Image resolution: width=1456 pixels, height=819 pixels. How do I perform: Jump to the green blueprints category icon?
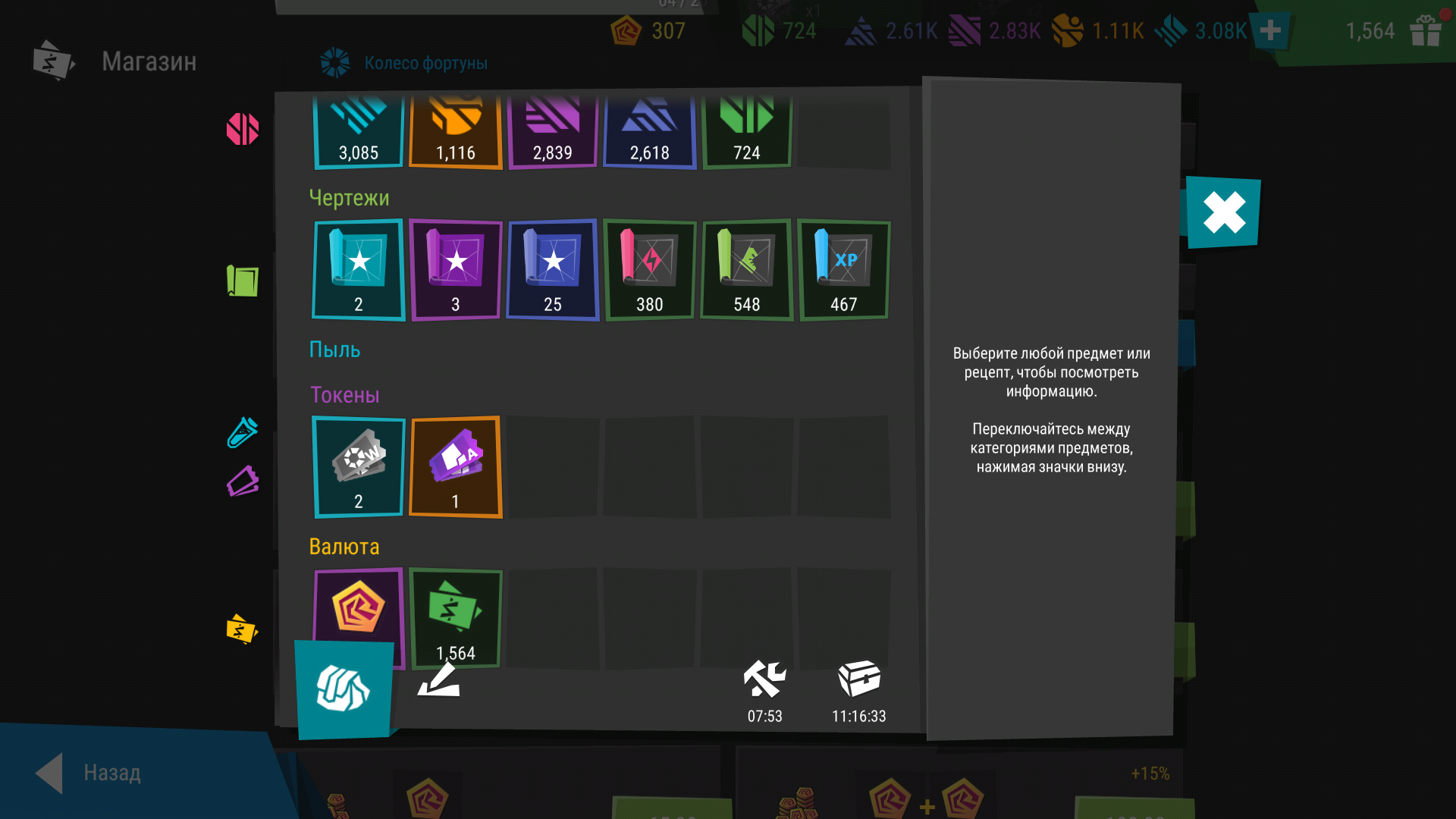click(243, 281)
